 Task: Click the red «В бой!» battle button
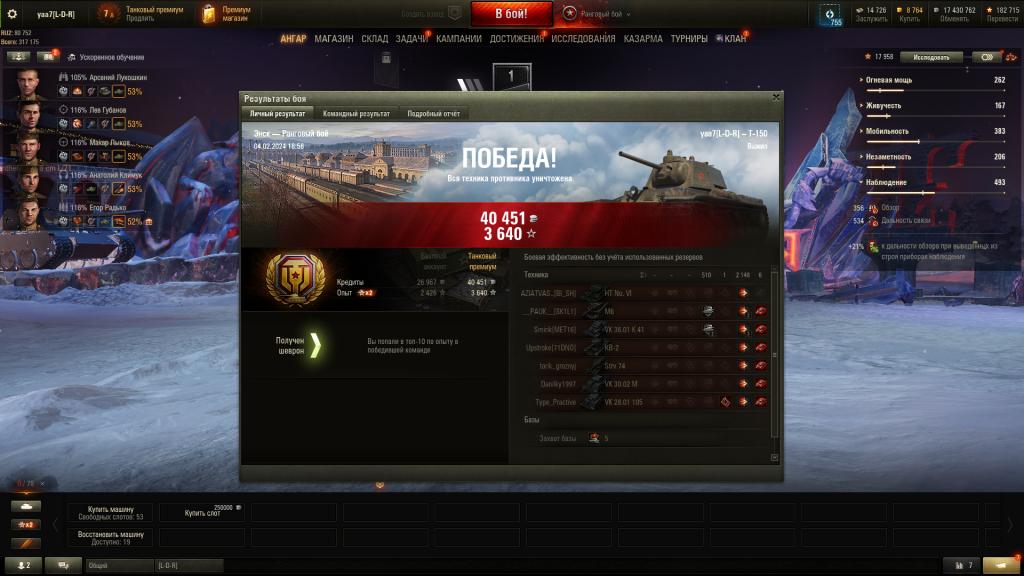pos(511,14)
